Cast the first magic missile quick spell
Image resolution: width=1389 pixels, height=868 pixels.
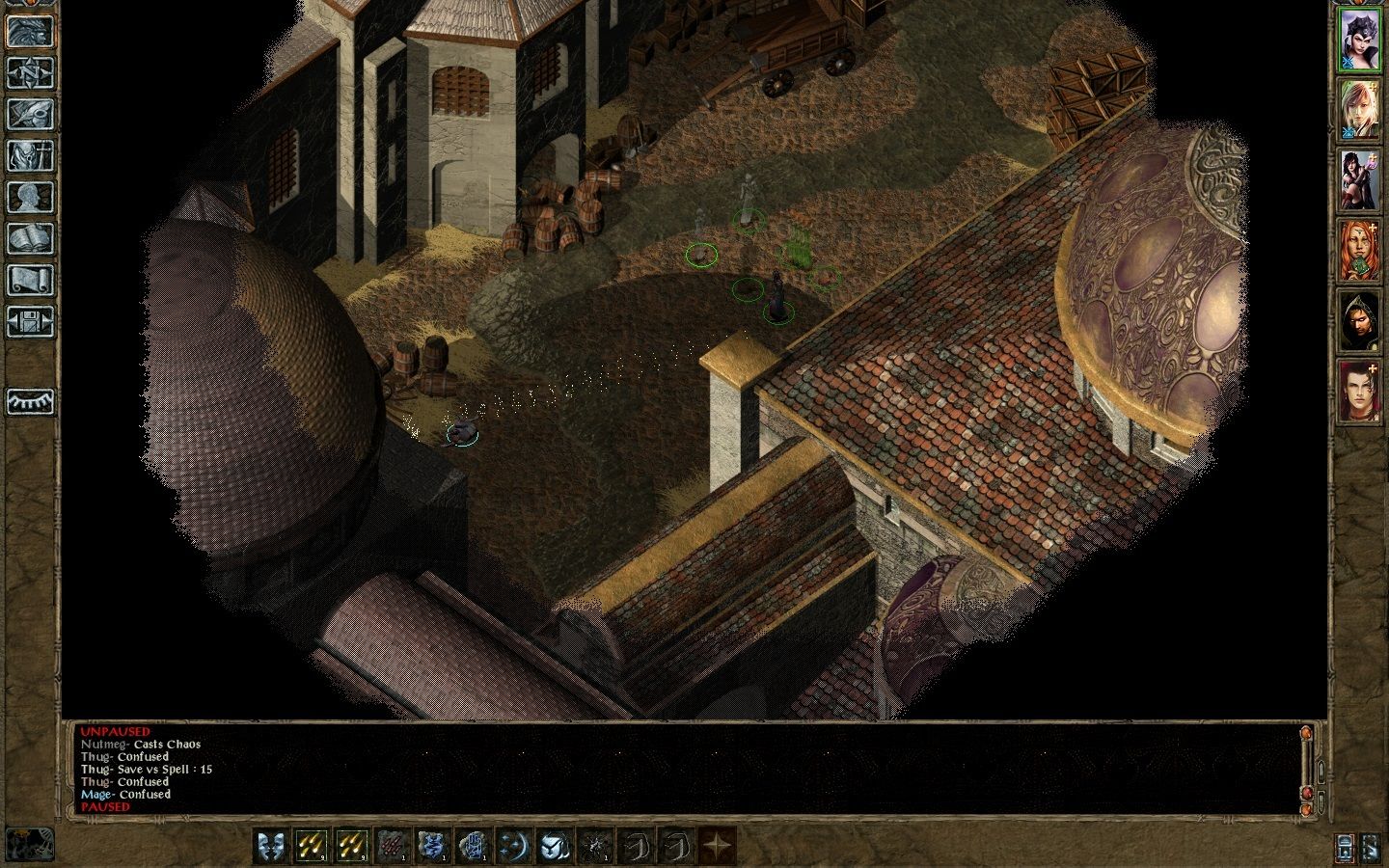coord(310,846)
